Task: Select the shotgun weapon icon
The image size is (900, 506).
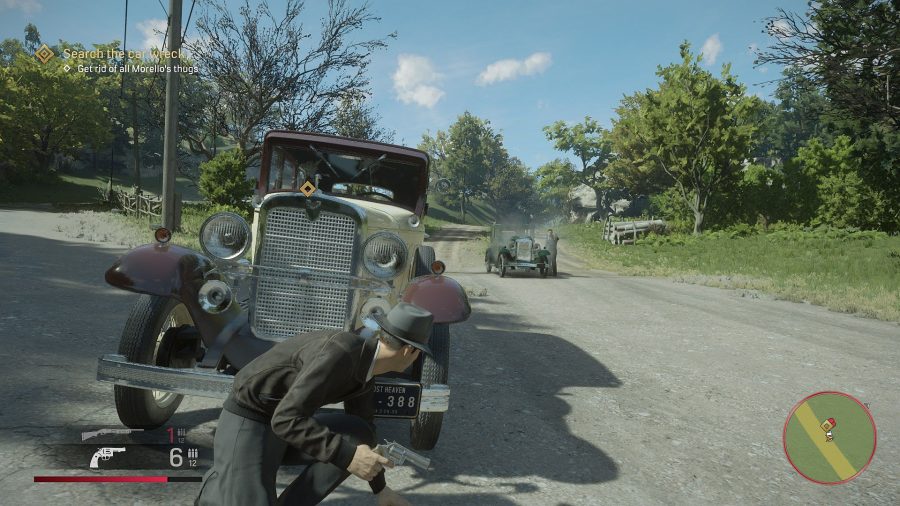Action: (111, 434)
